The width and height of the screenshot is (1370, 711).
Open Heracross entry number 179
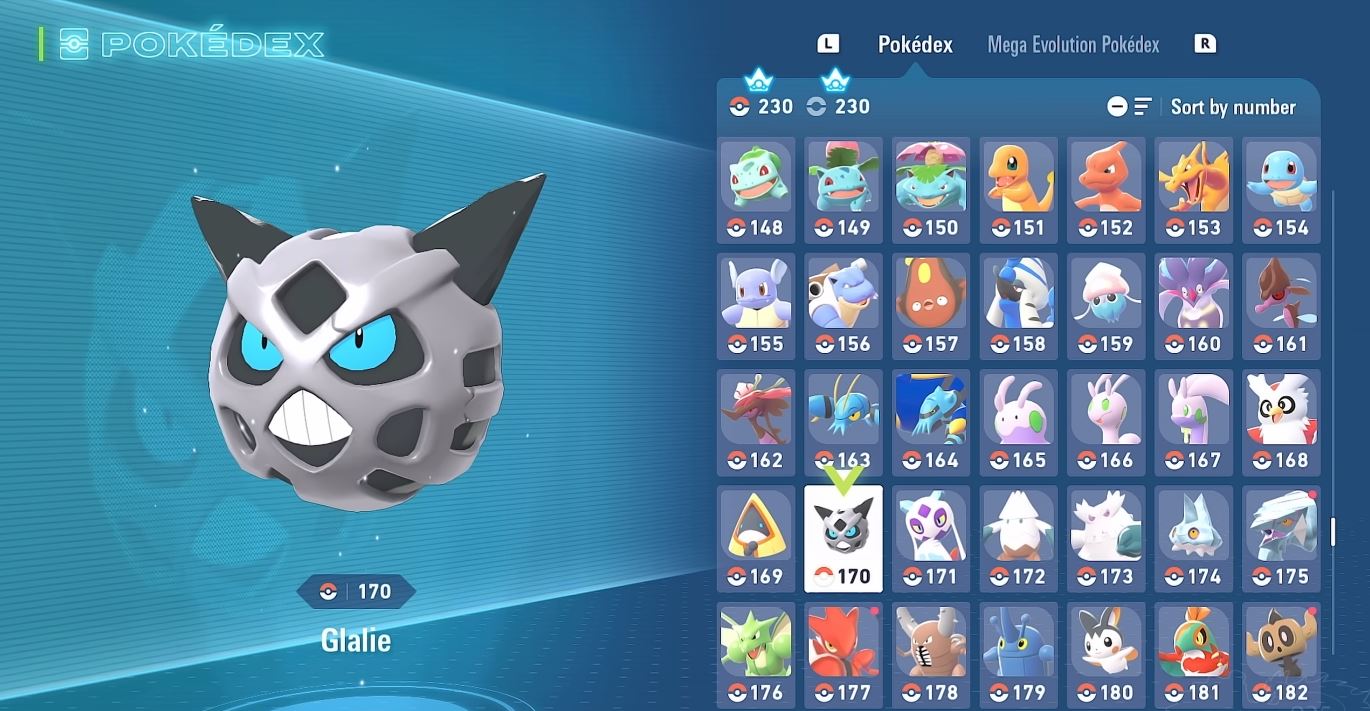pyautogui.click(x=1018, y=654)
